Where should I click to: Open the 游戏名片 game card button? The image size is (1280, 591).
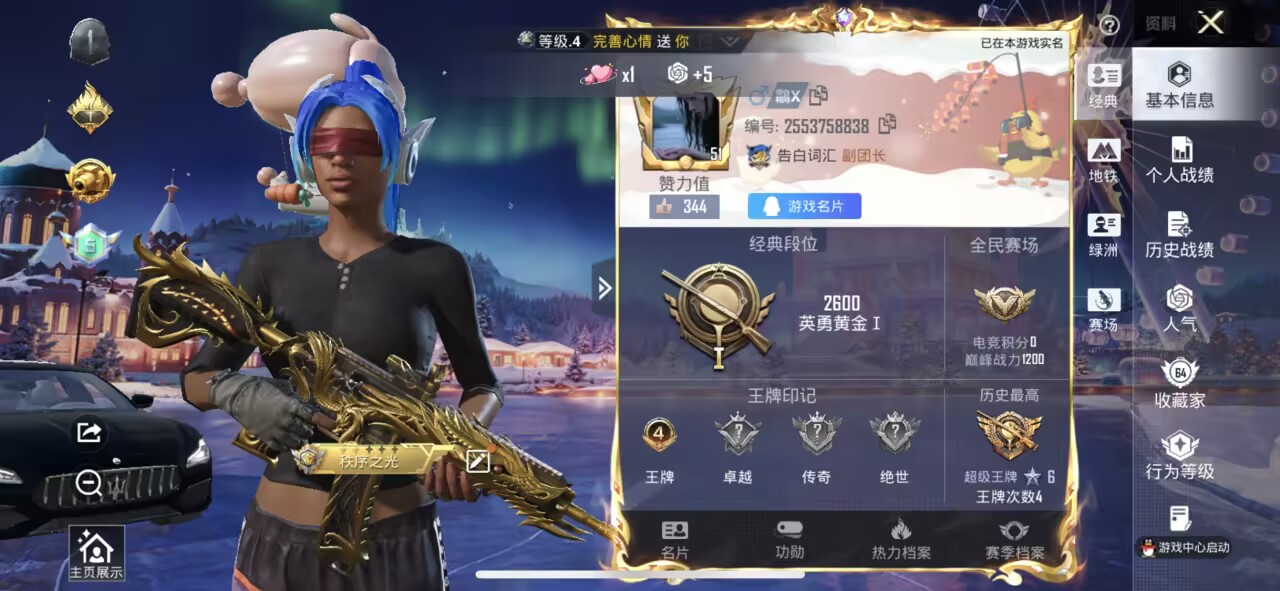click(x=804, y=207)
